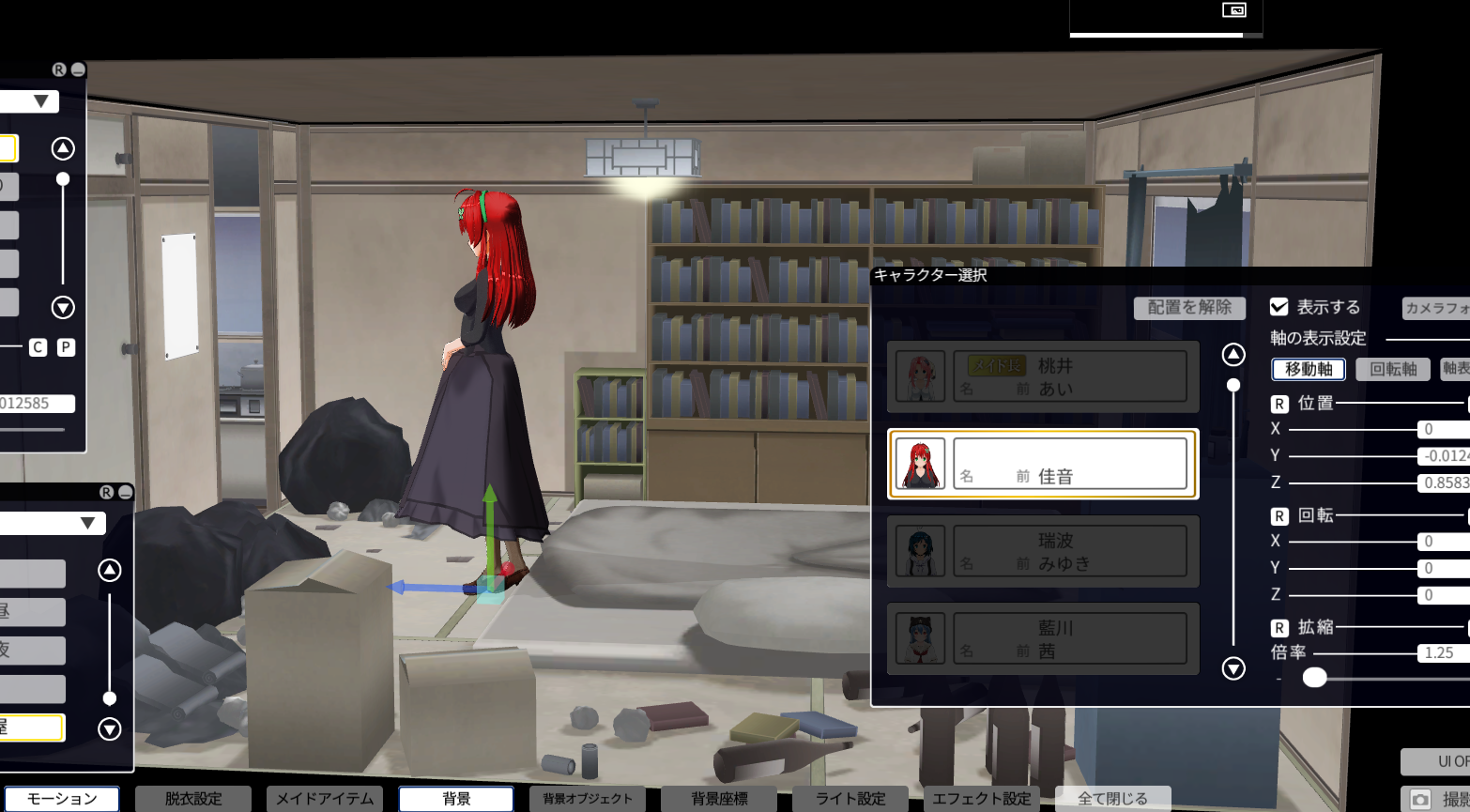
Task: Reset 回転 with its R button
Action: 1279,515
